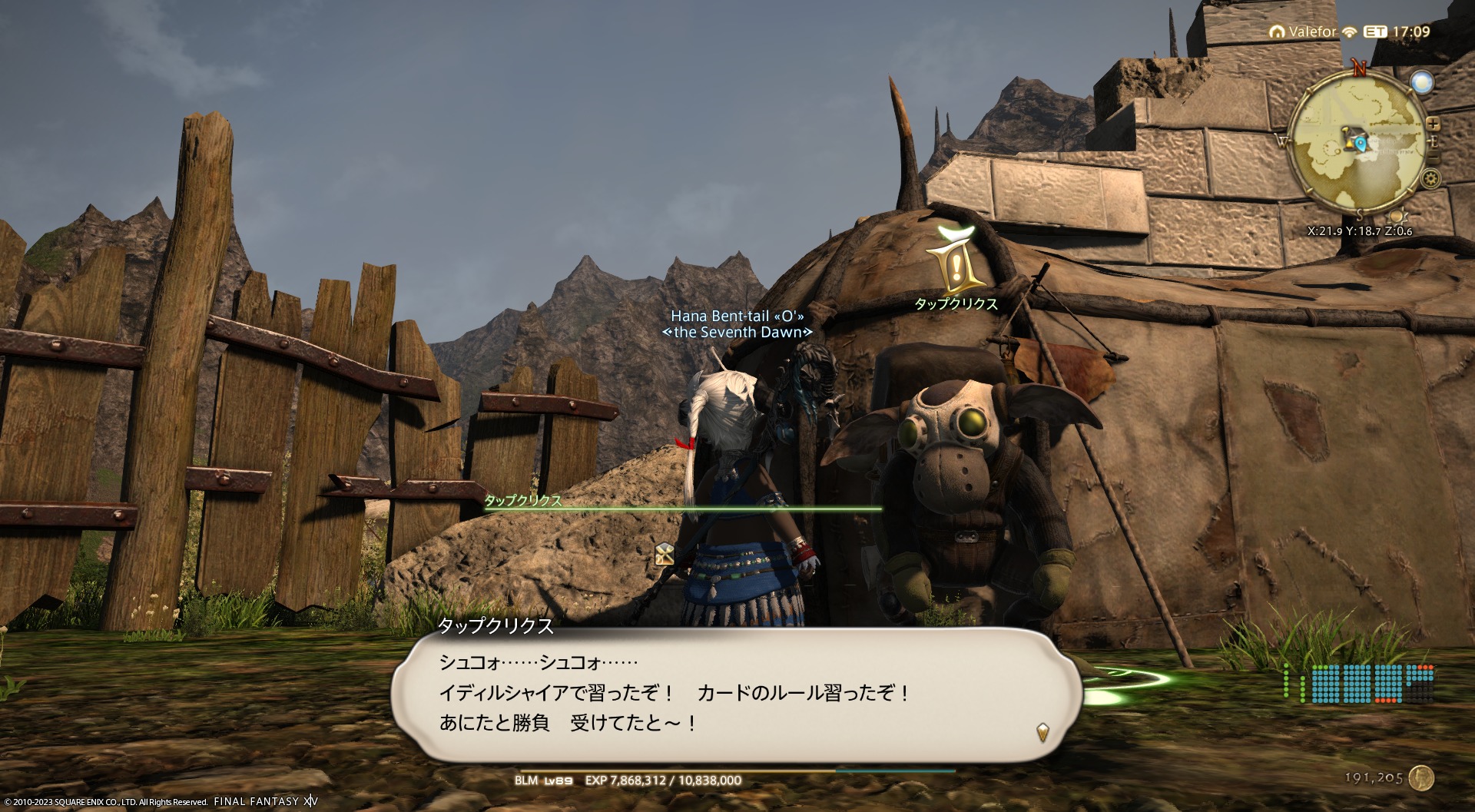Zoom in the minimap with plus button
Viewport: 1475px width, 812px height.
(1433, 124)
